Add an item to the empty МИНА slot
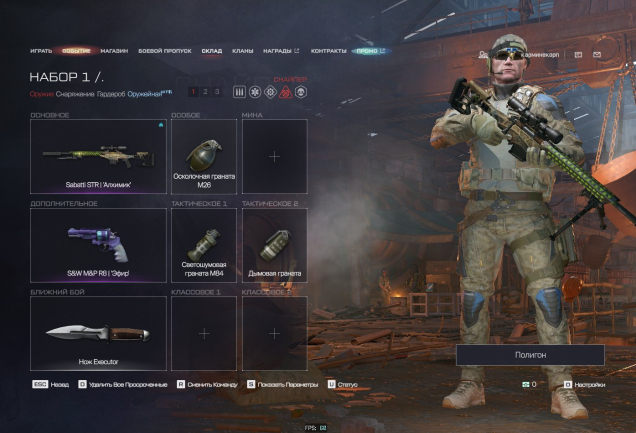636x433 pixels. pyautogui.click(x=274, y=157)
